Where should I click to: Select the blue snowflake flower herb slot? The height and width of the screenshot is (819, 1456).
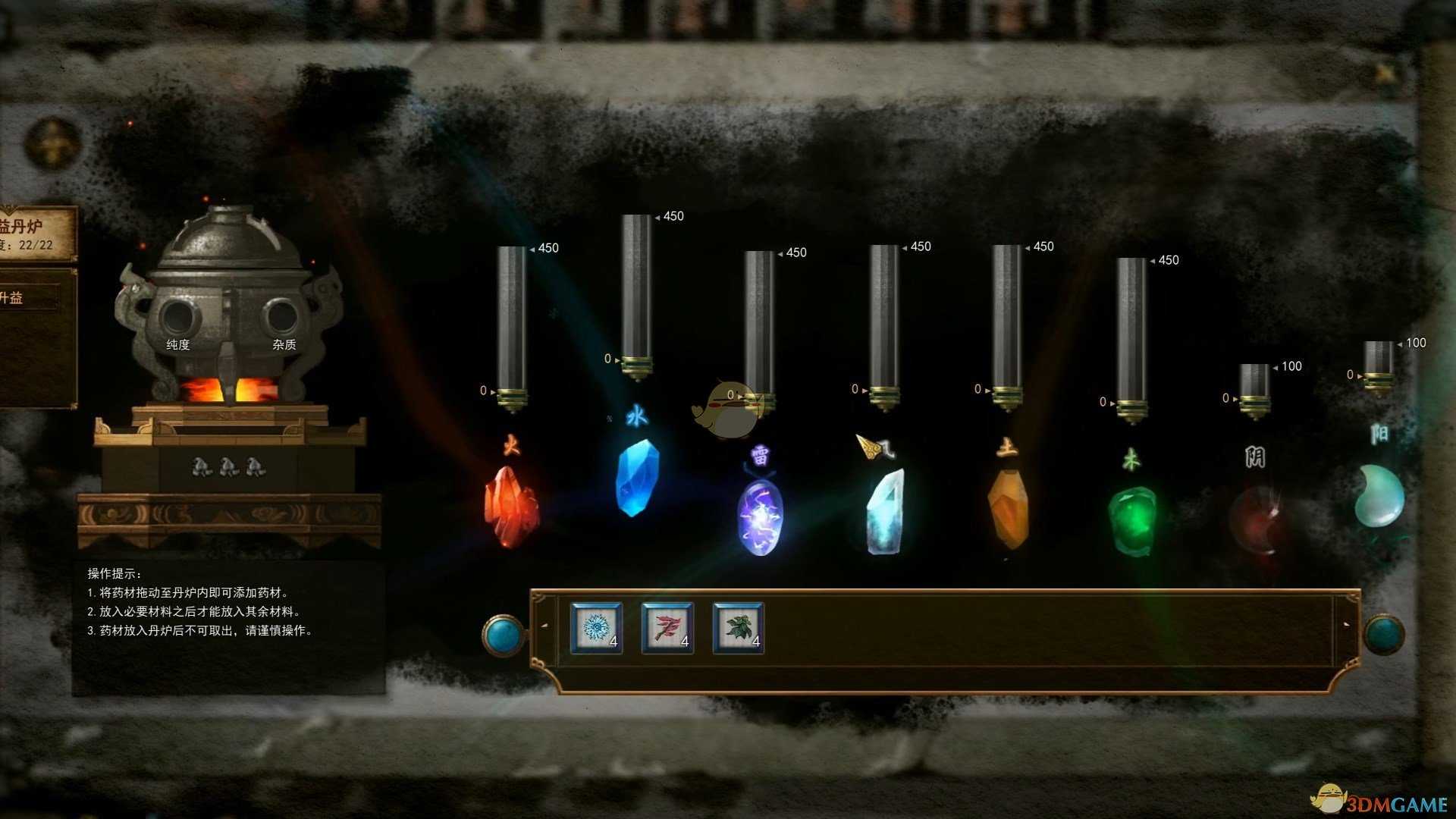click(596, 627)
